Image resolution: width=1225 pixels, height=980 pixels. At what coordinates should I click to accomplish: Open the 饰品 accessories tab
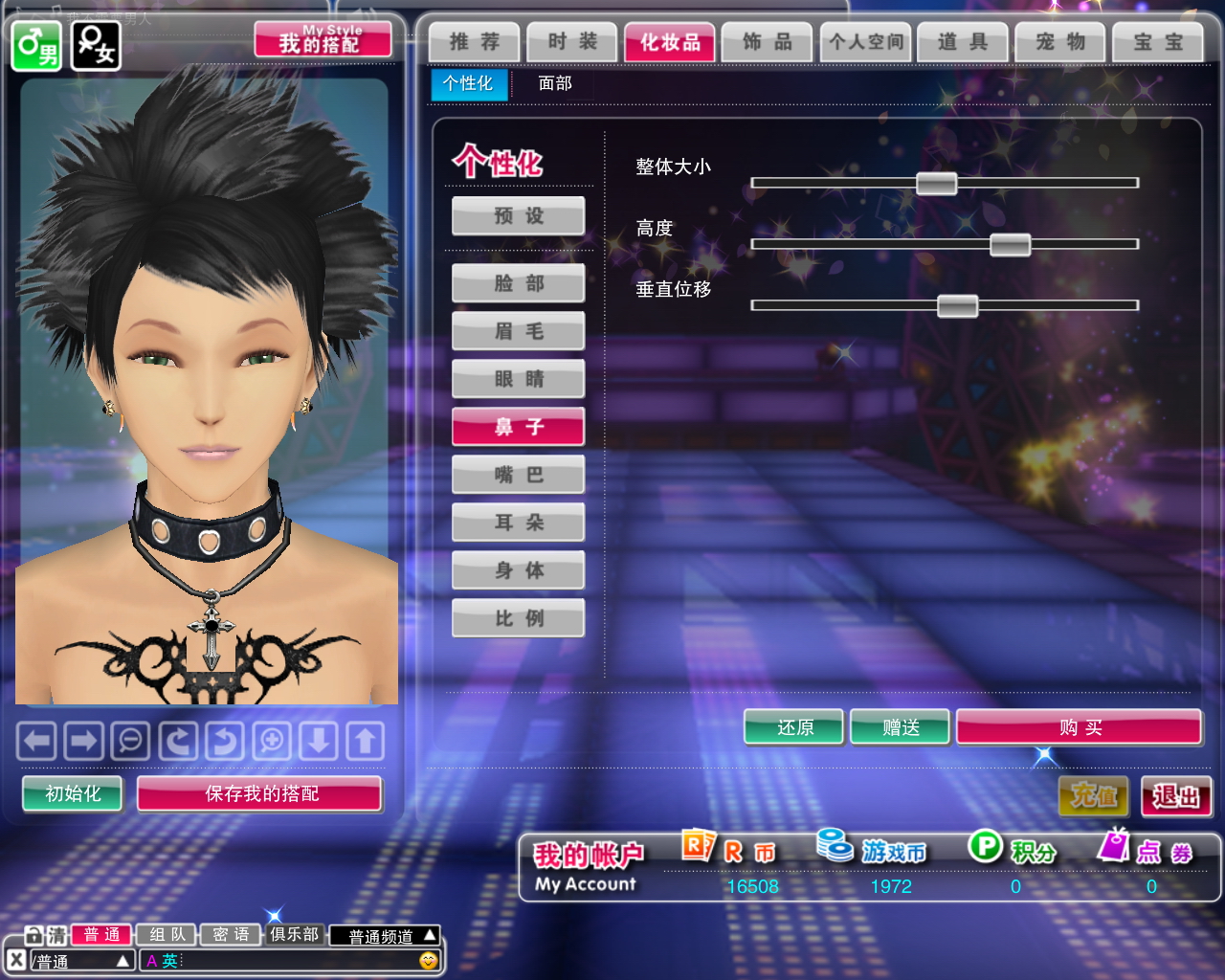coord(768,42)
